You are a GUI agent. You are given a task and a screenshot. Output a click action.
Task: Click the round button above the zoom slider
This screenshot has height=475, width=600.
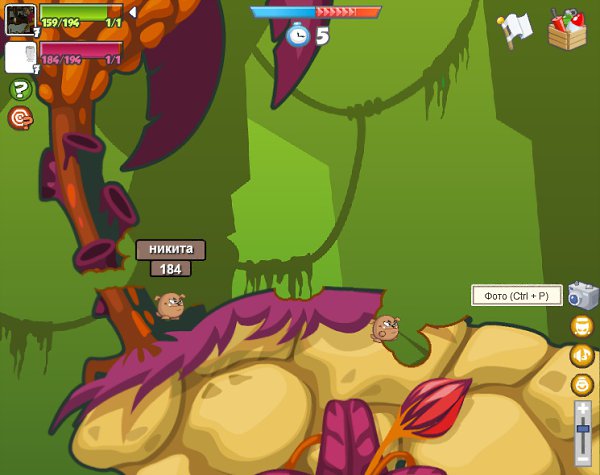[x=582, y=384]
